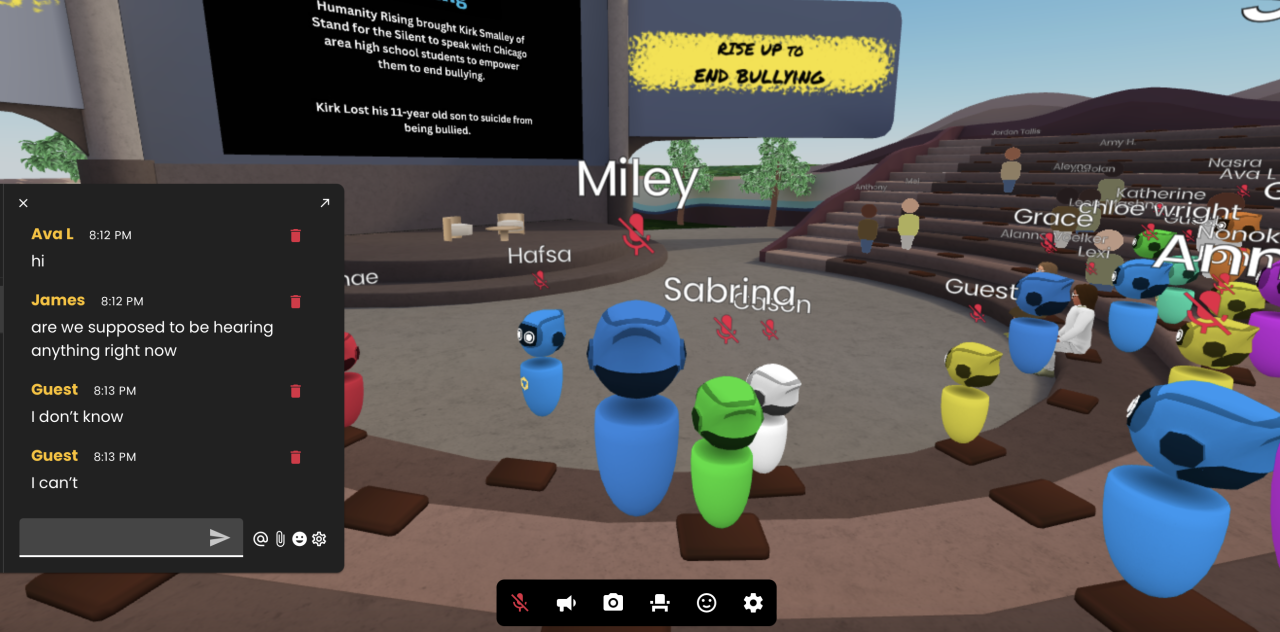This screenshot has height=632, width=1280.
Task: Delete Guest's "I can't" message
Action: (x=295, y=457)
